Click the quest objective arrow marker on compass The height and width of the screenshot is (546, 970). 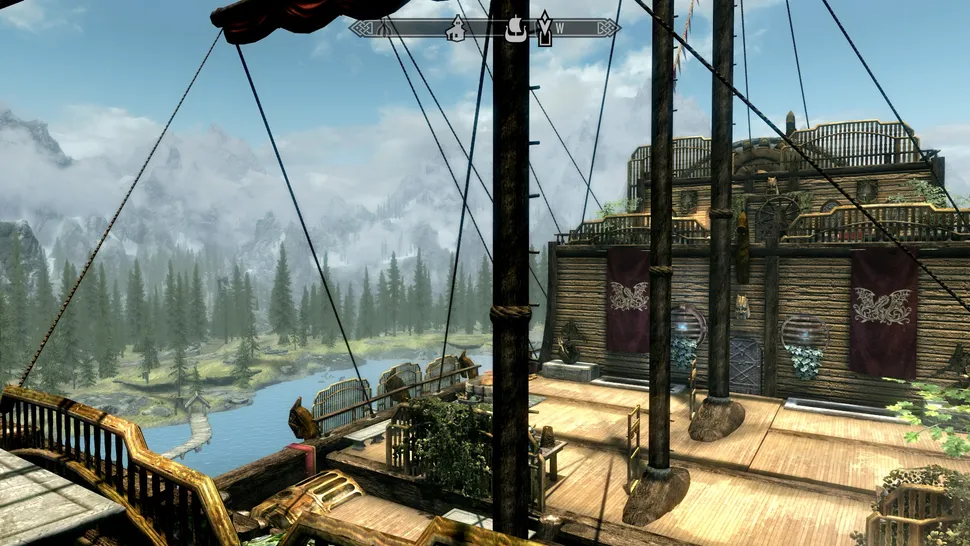coord(544,29)
